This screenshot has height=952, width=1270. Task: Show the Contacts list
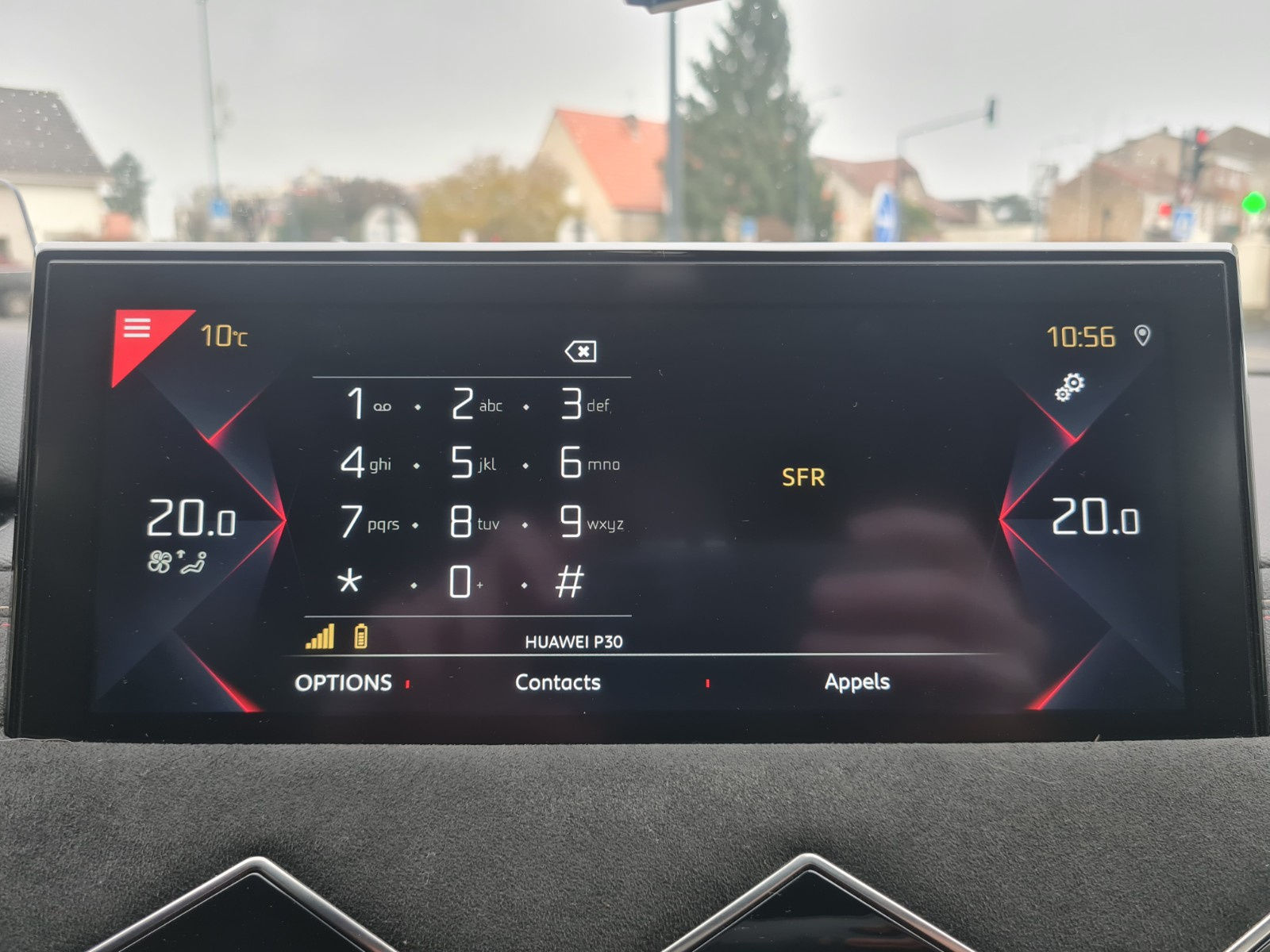coord(557,682)
